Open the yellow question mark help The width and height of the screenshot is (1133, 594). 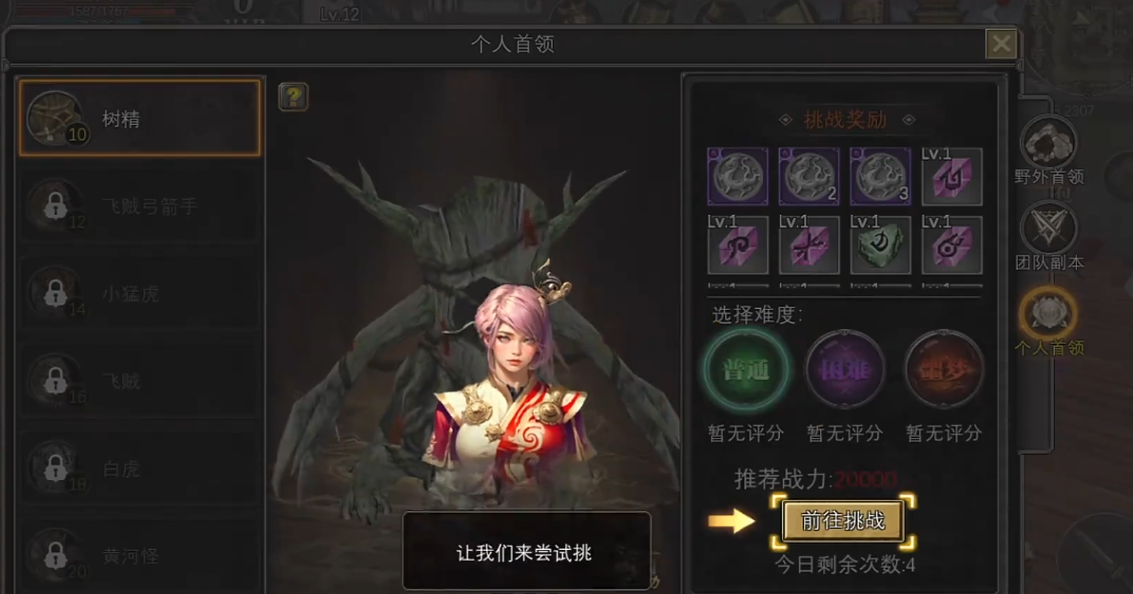point(293,97)
